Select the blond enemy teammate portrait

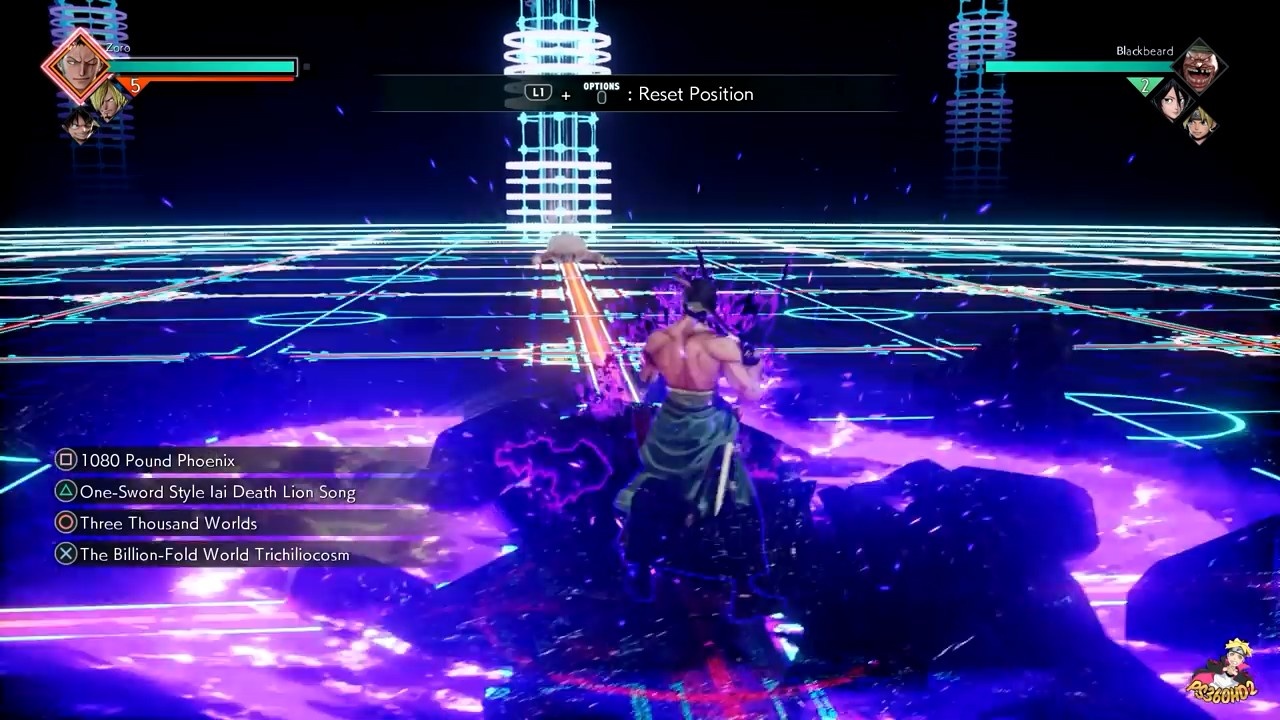click(1199, 125)
